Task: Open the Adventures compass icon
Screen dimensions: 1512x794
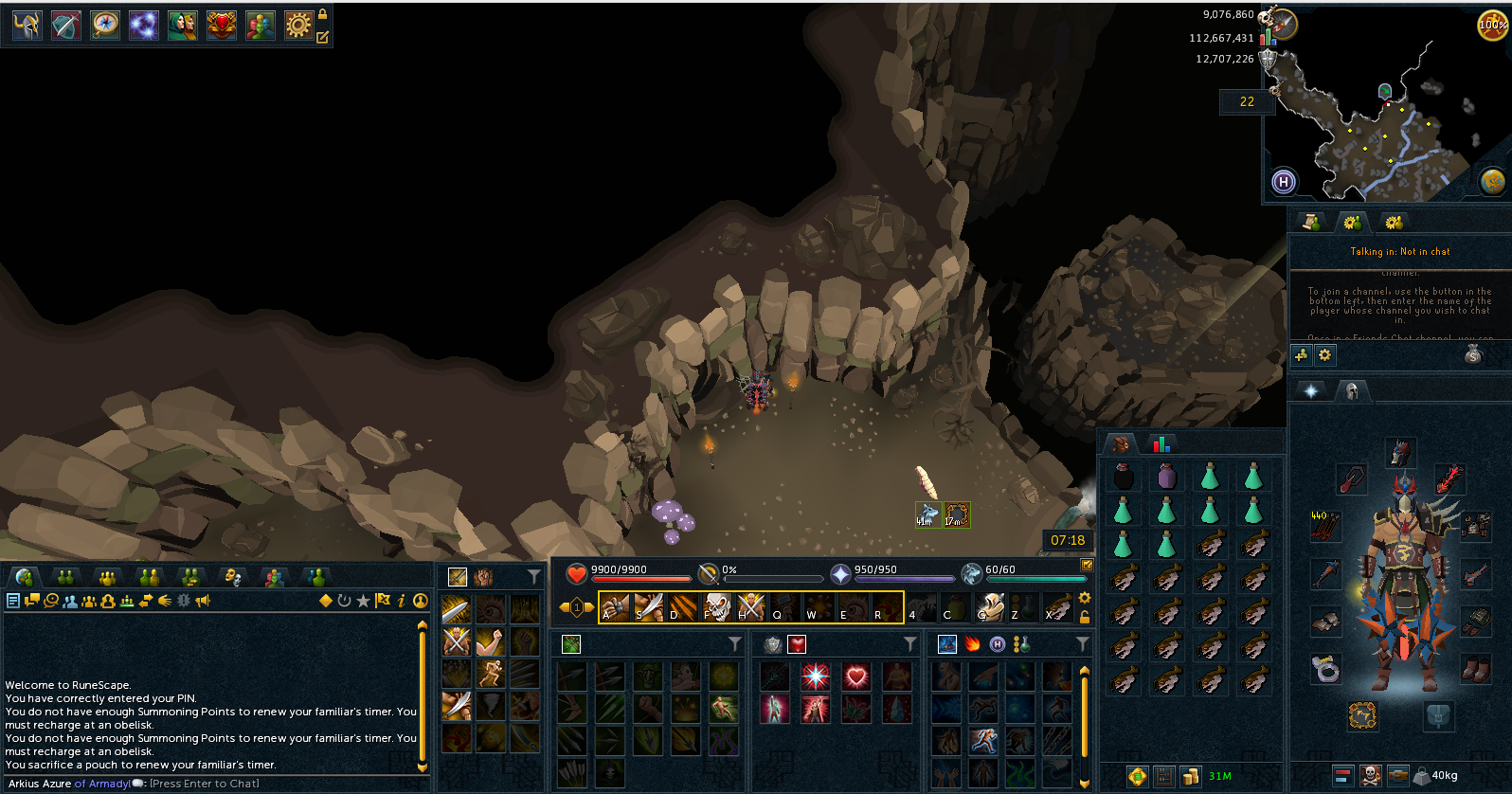Action: 104,25
